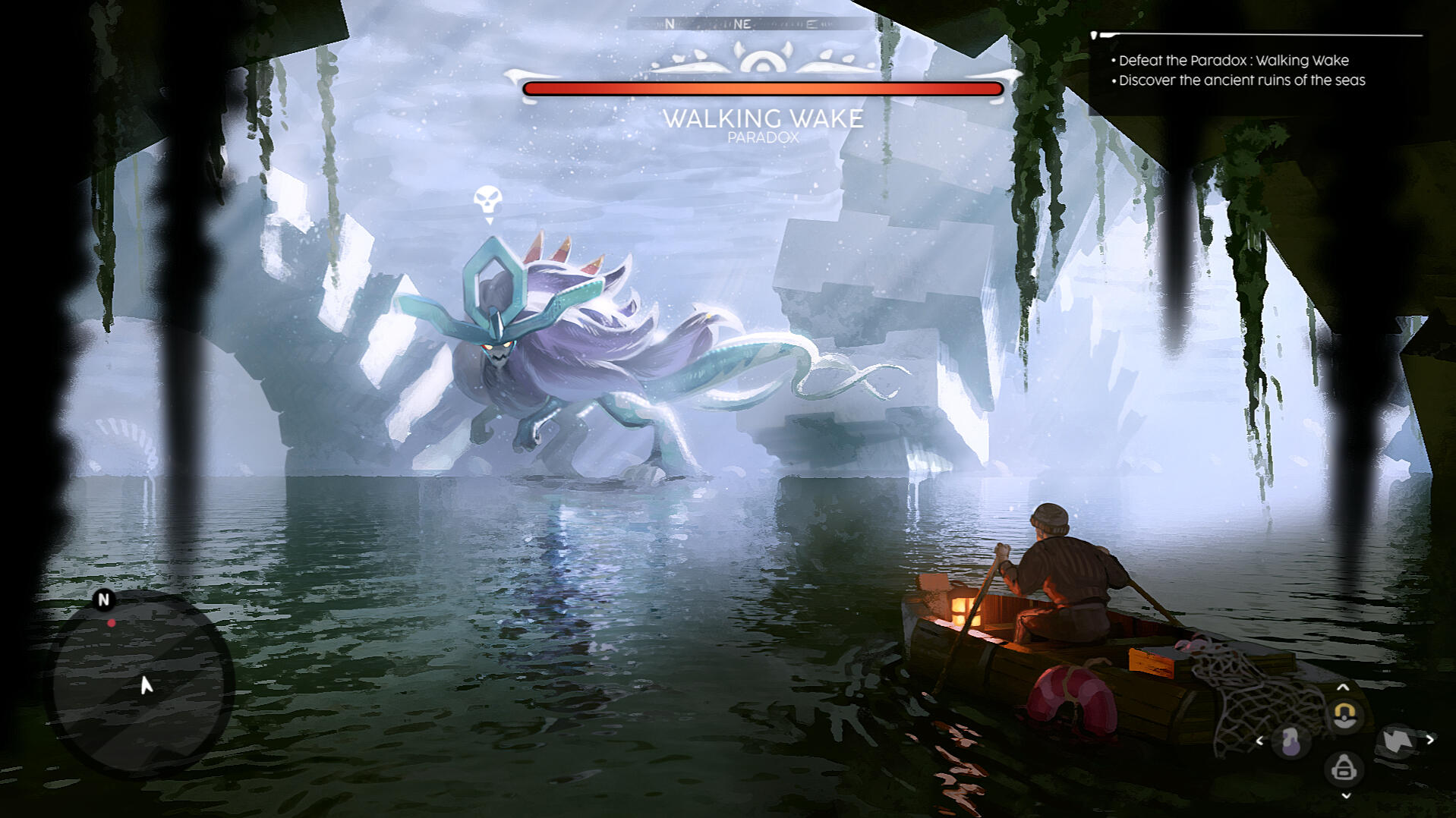Viewport: 1456px width, 818px height.
Task: Open the backpack quick slot
Action: point(1344,768)
